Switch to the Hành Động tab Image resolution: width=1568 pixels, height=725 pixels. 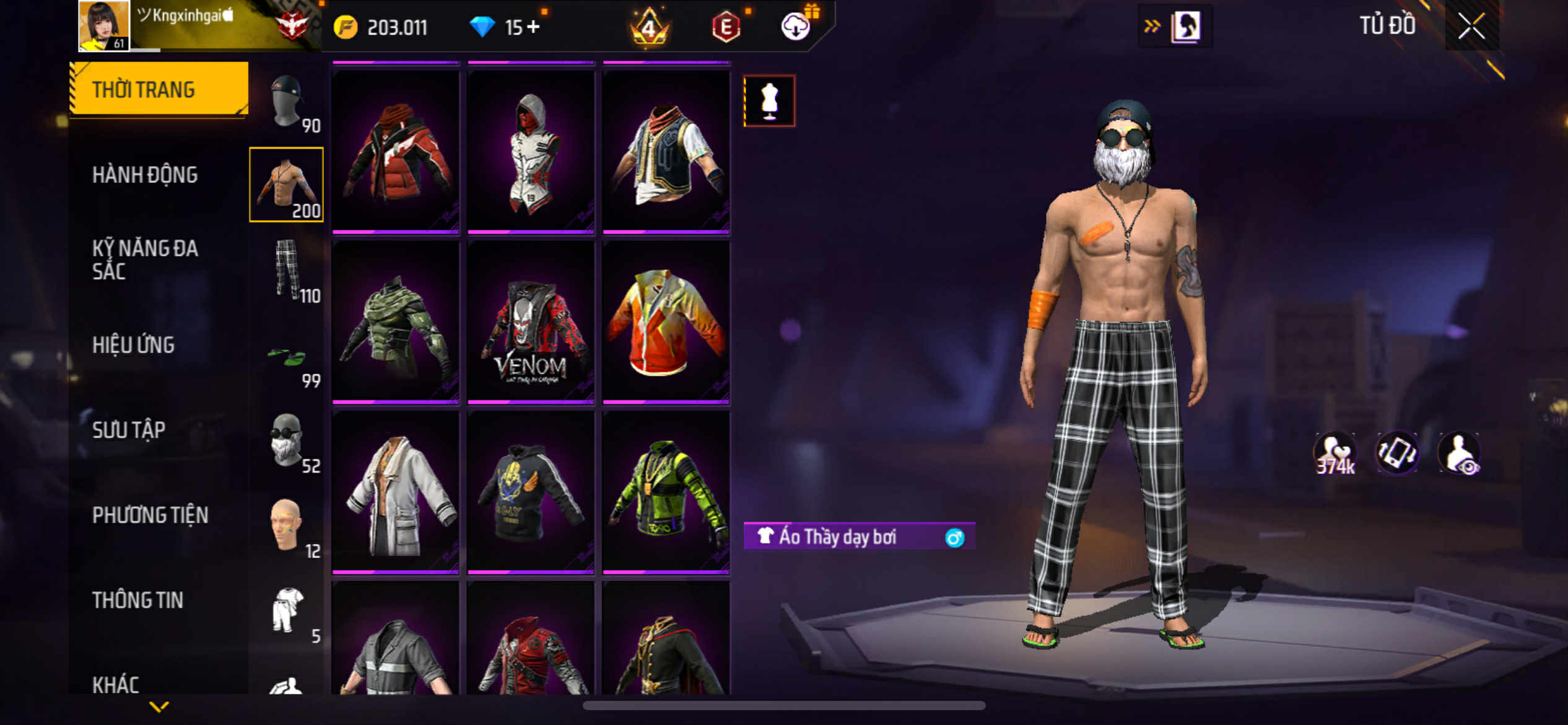point(145,175)
